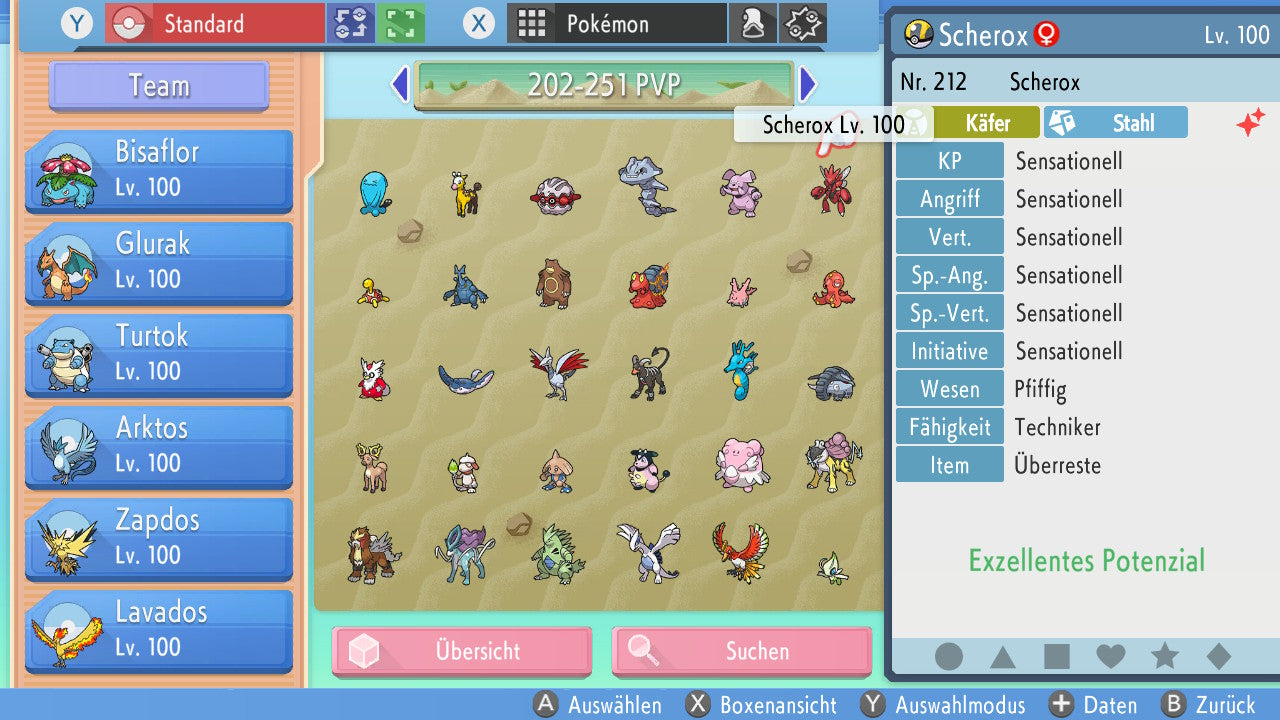Click the shiny sparkle icon on Scherox's panel
This screenshot has width=1280, height=720.
coord(1249,122)
